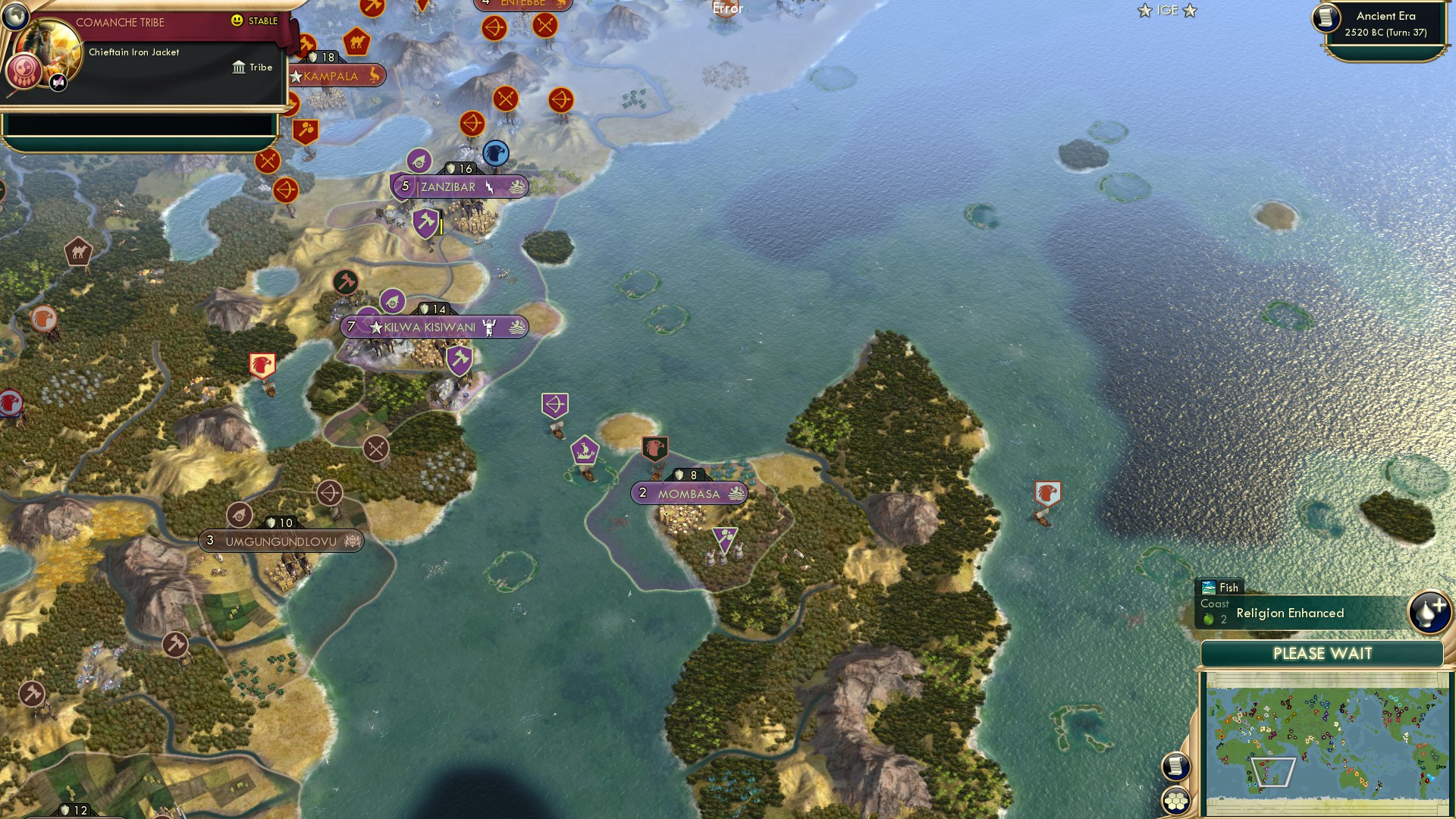Open the notification log scroll icon
The height and width of the screenshot is (819, 1456).
coord(1176,767)
